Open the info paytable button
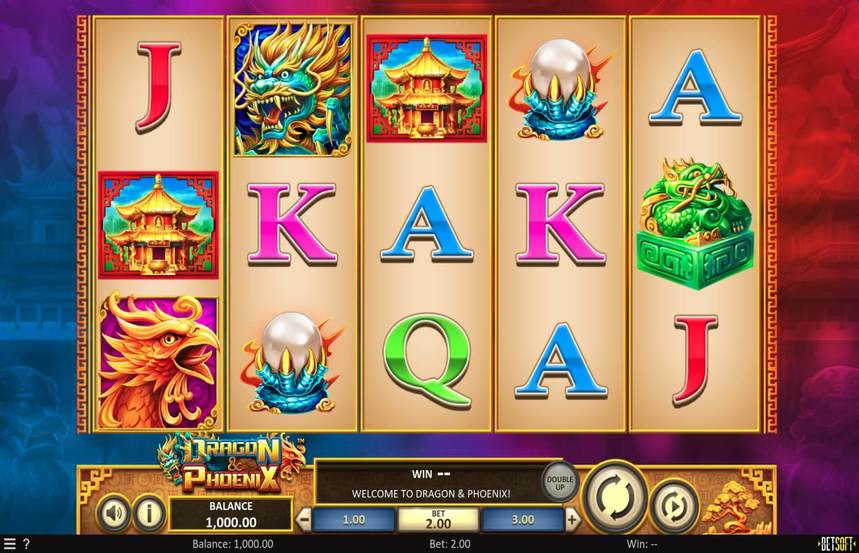 149,514
